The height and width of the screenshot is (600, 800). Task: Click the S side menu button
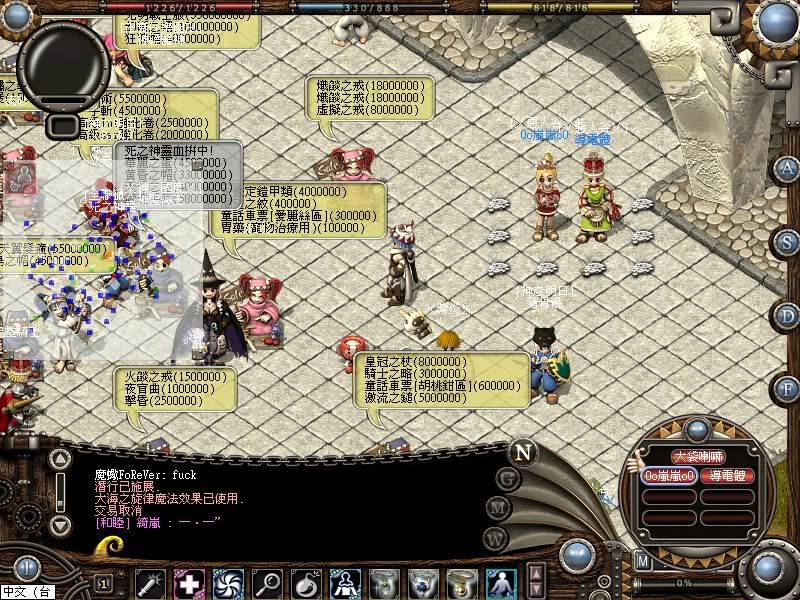click(x=788, y=241)
